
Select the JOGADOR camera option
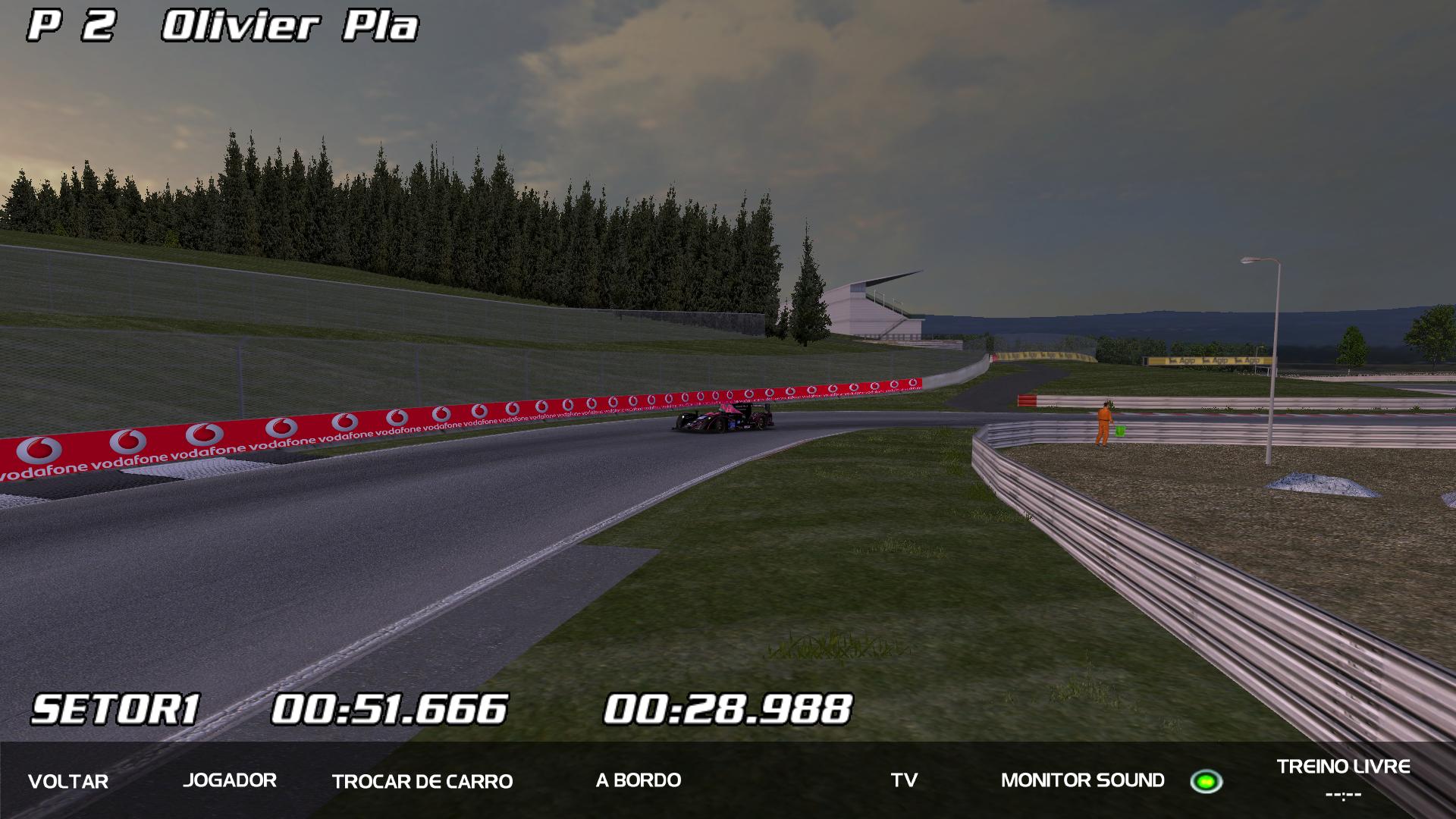230,780
